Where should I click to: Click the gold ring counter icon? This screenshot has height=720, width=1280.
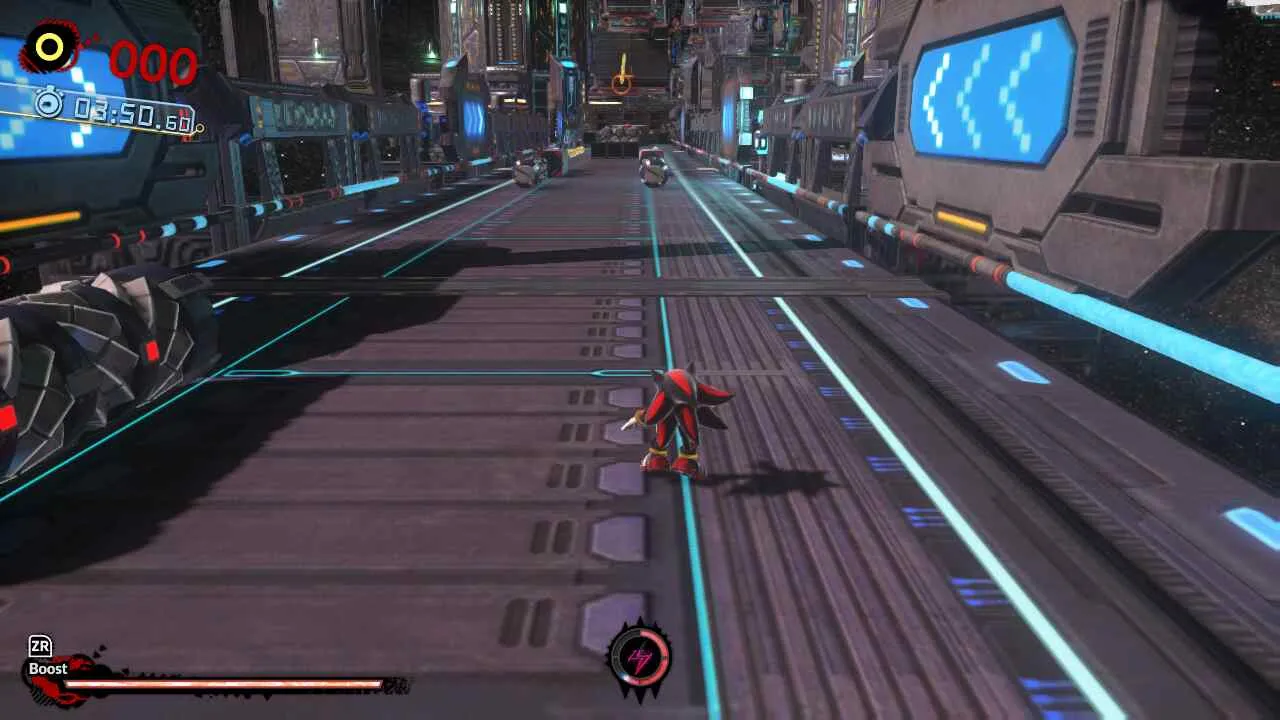point(47,46)
